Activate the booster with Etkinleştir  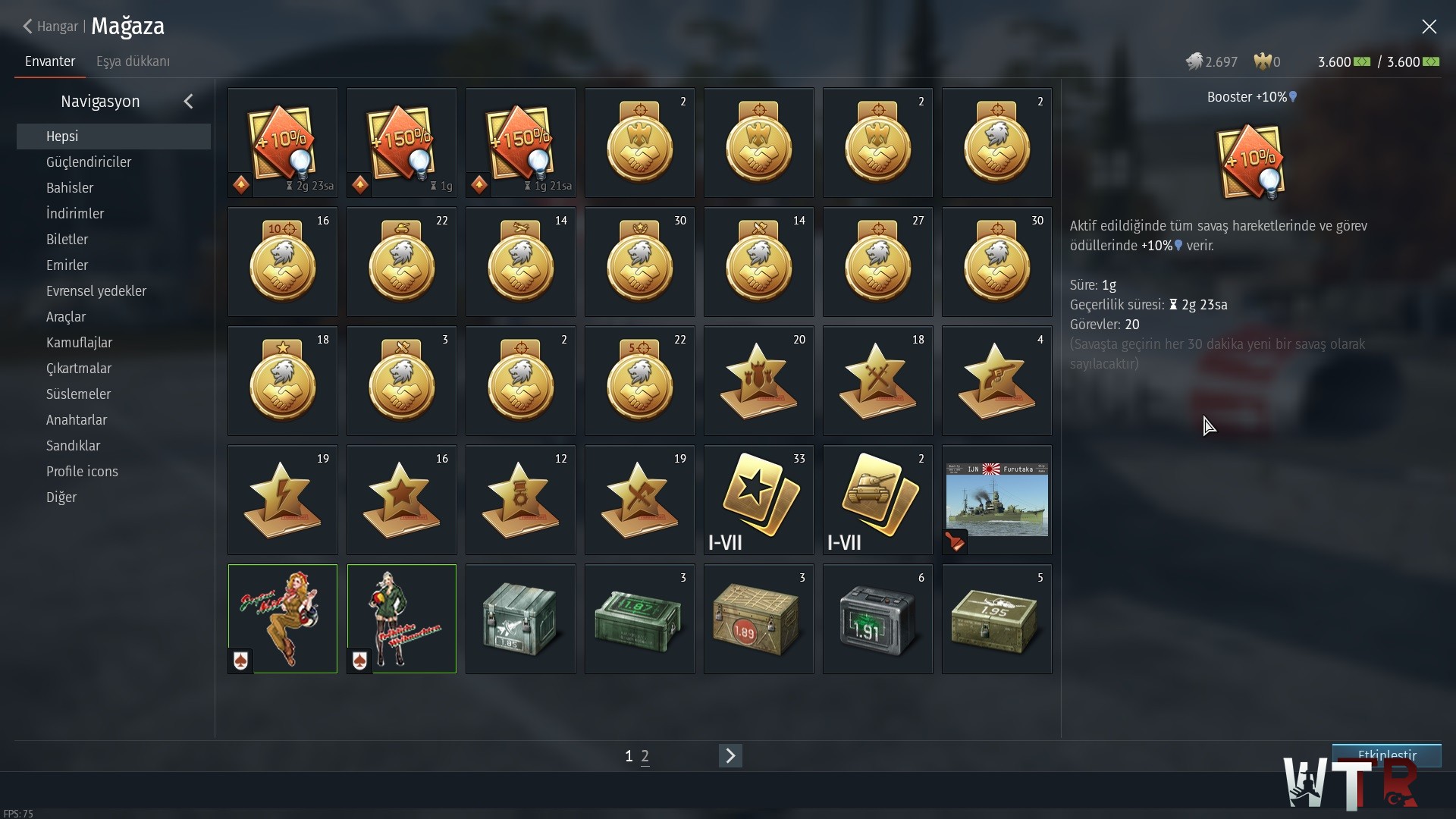tap(1386, 755)
